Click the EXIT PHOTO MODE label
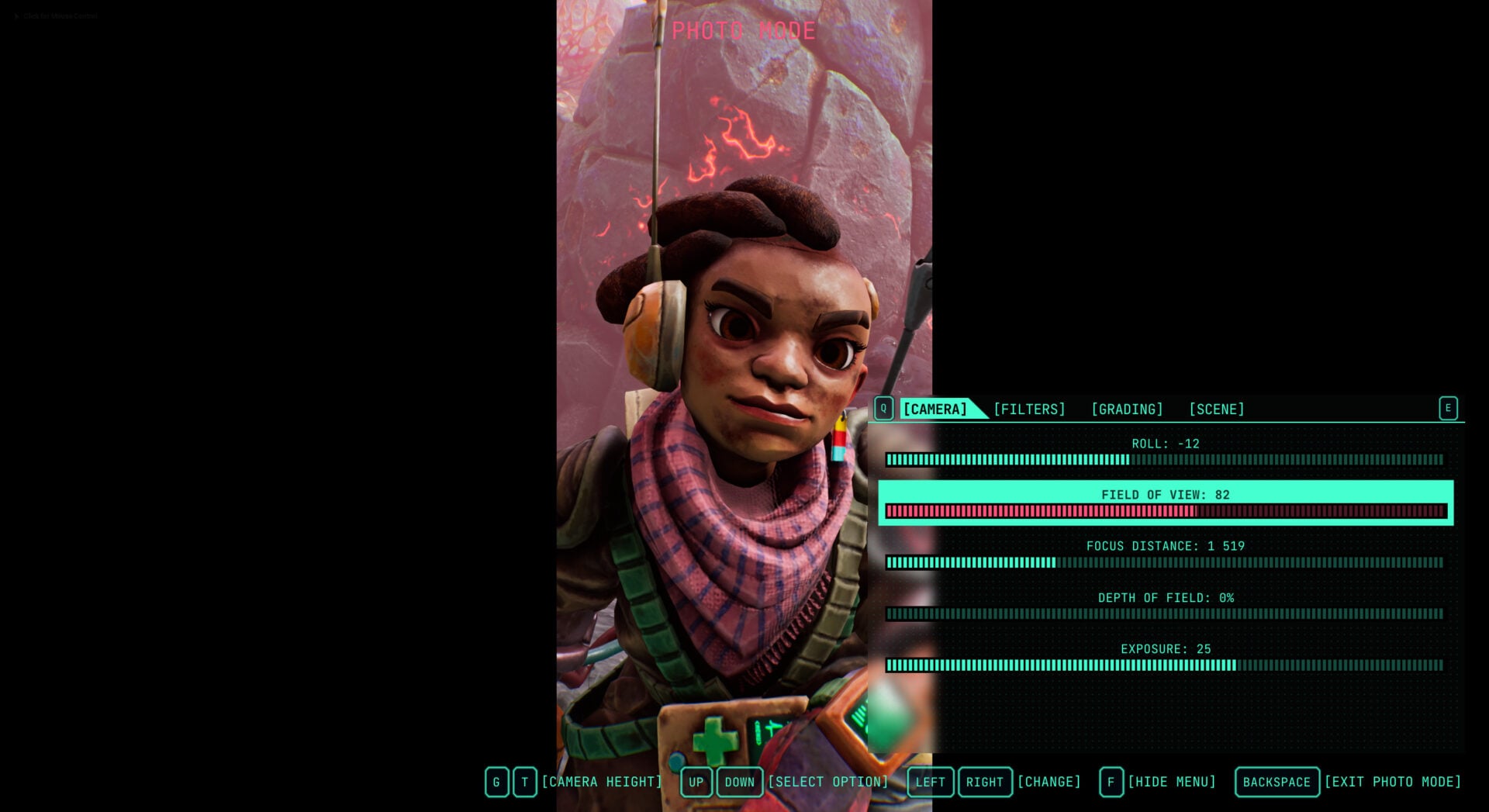The width and height of the screenshot is (1489, 812). point(1392,782)
